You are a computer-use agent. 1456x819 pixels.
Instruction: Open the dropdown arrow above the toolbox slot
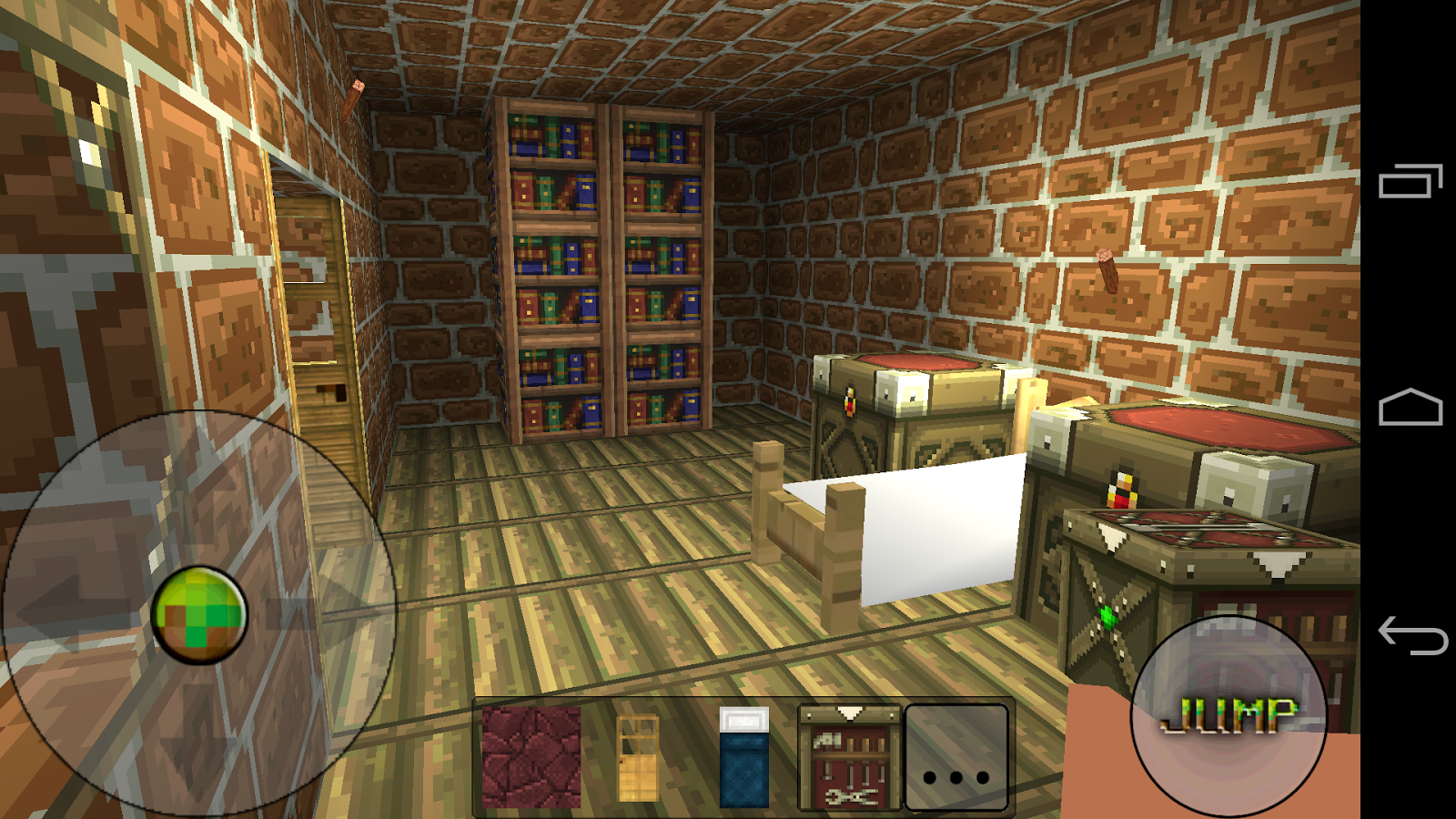(x=851, y=712)
